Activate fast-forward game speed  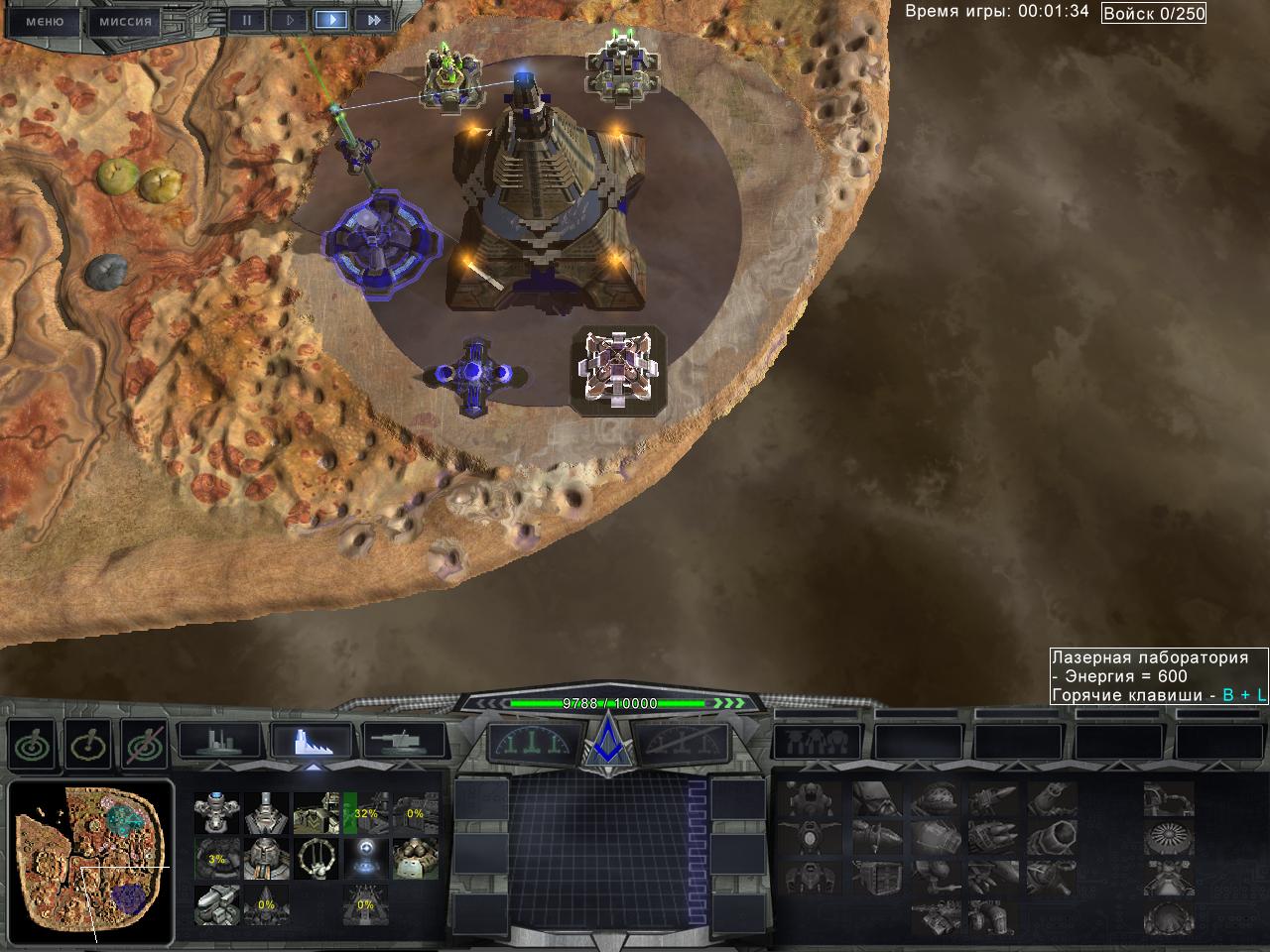coord(373,19)
